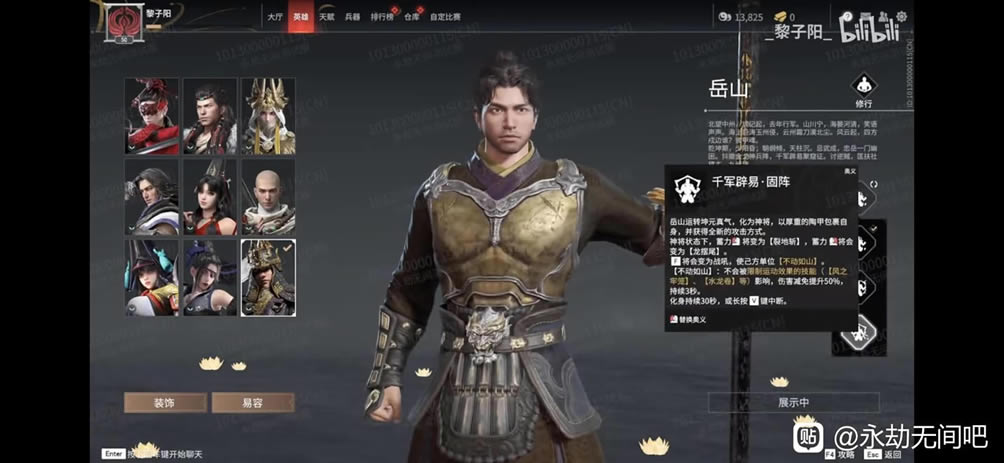Open the 修行 cultivation icon
1004x463 pixels.
864,88
